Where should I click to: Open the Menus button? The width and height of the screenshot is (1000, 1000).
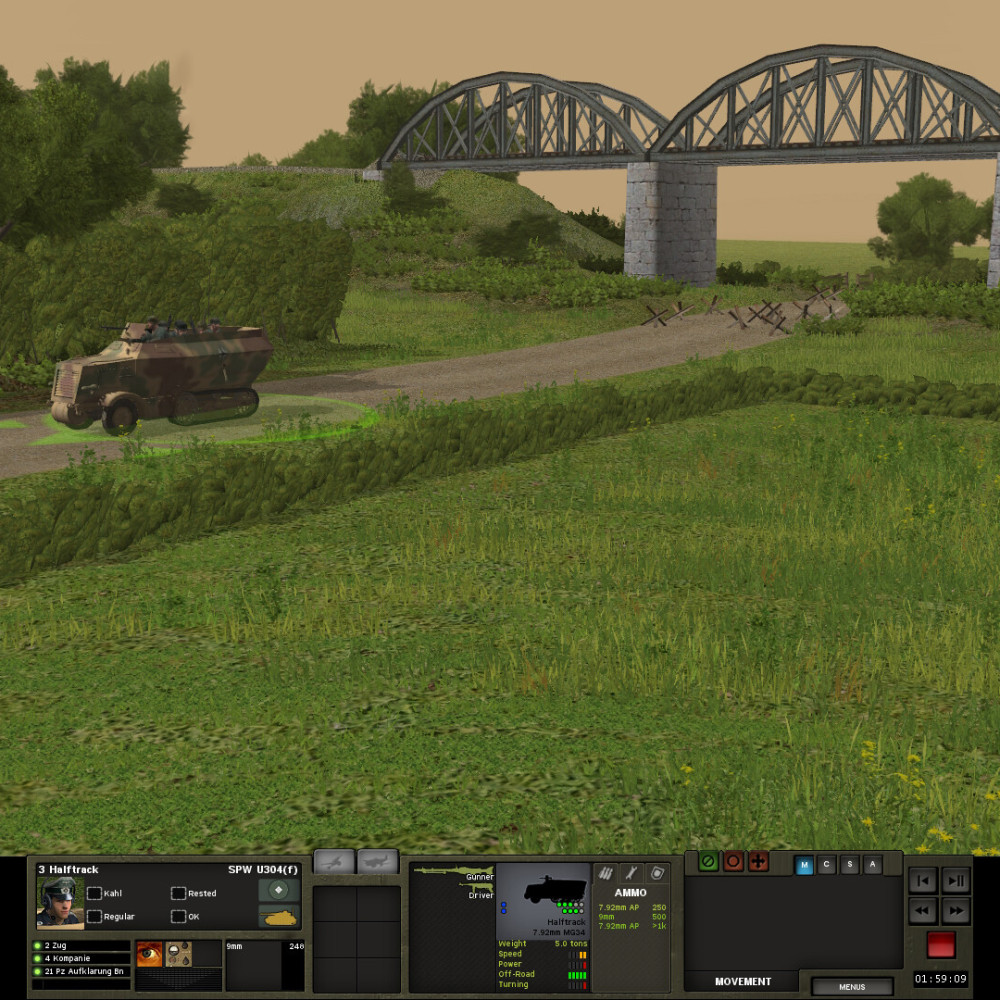point(852,987)
